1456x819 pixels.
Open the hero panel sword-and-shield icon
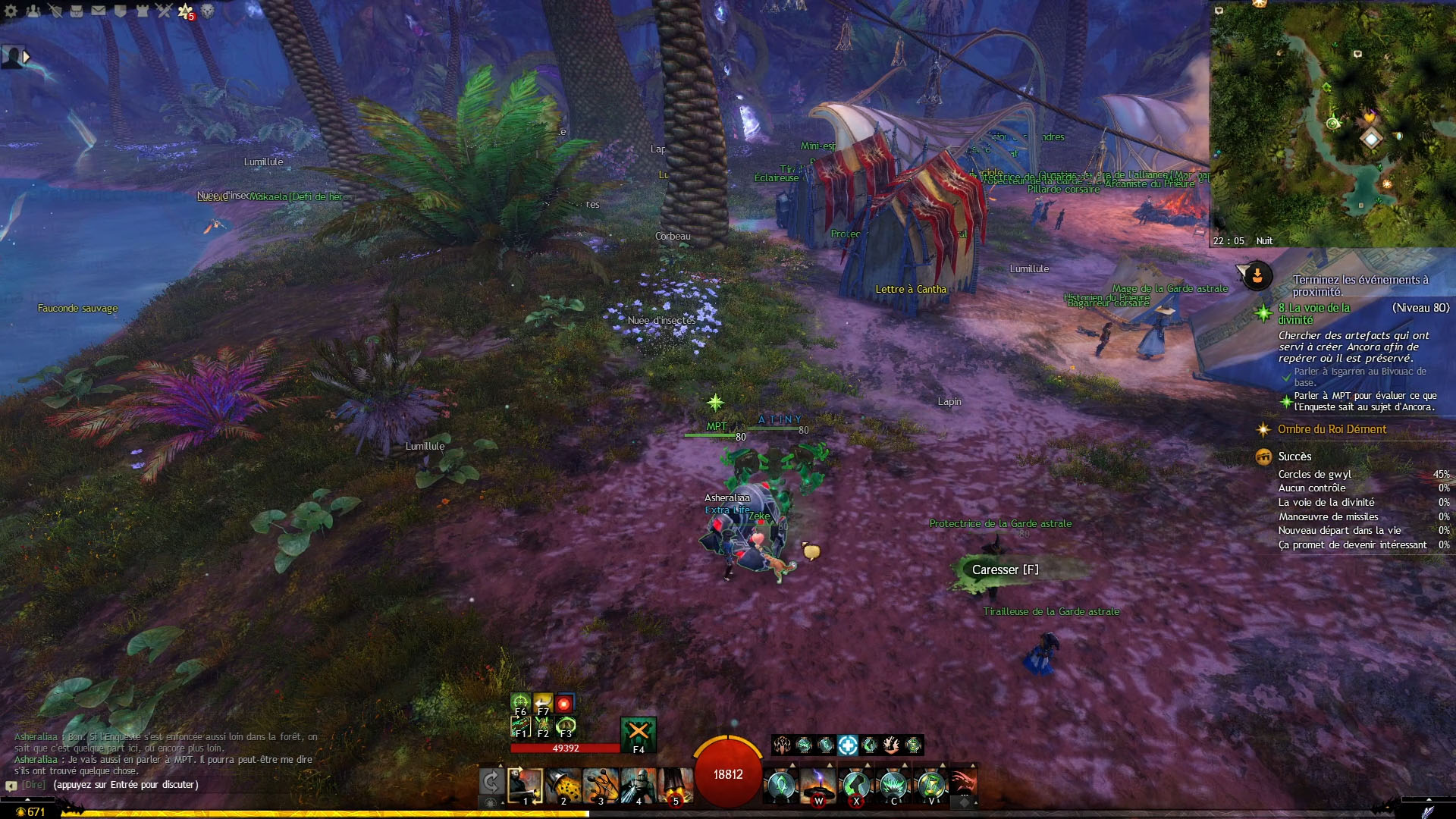(55, 11)
